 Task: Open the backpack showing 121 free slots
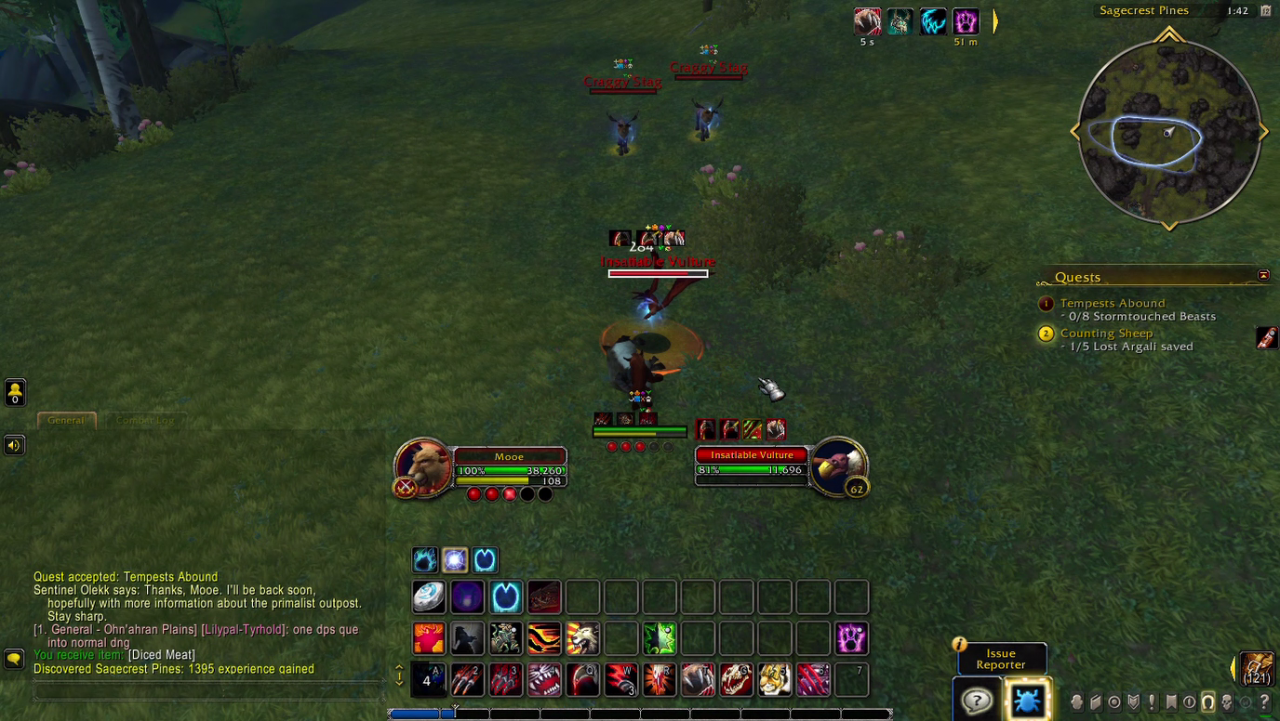click(1257, 667)
